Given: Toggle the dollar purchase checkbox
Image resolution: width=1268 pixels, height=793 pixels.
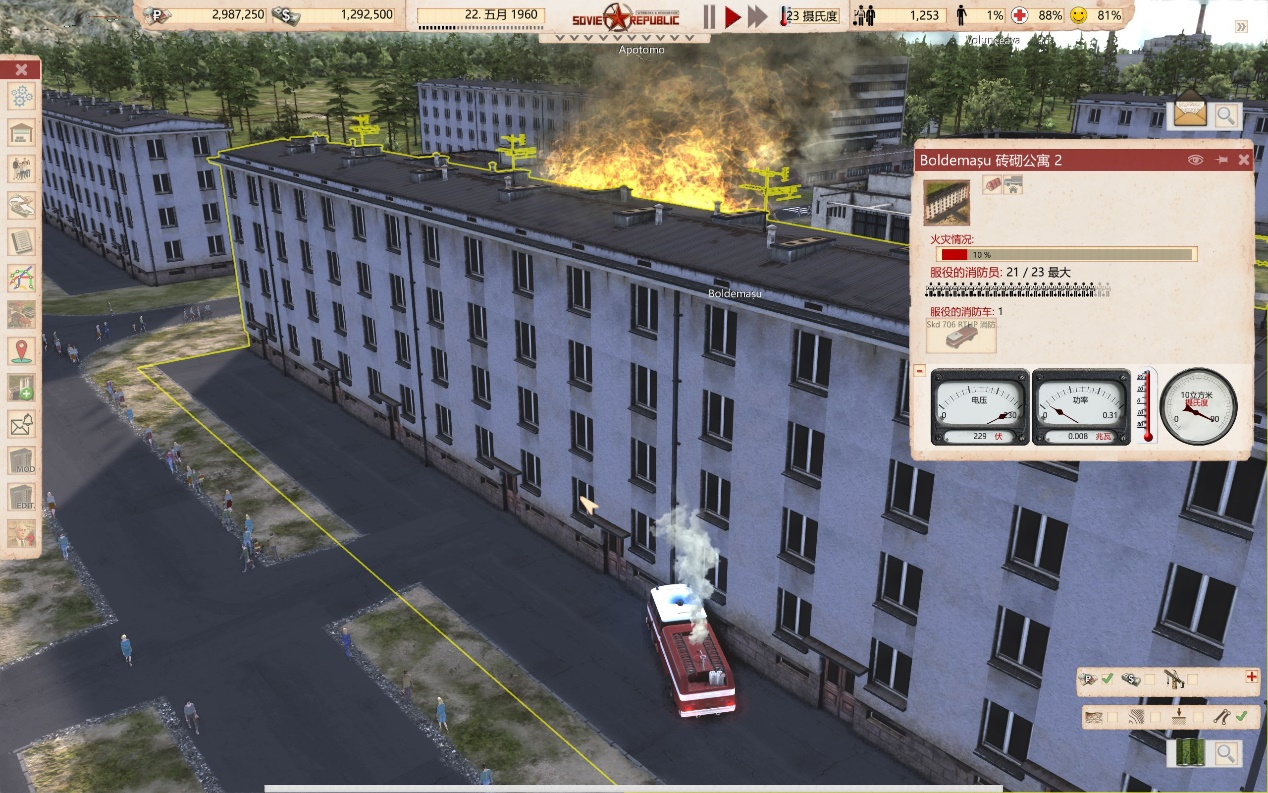Looking at the screenshot, I should [1150, 680].
